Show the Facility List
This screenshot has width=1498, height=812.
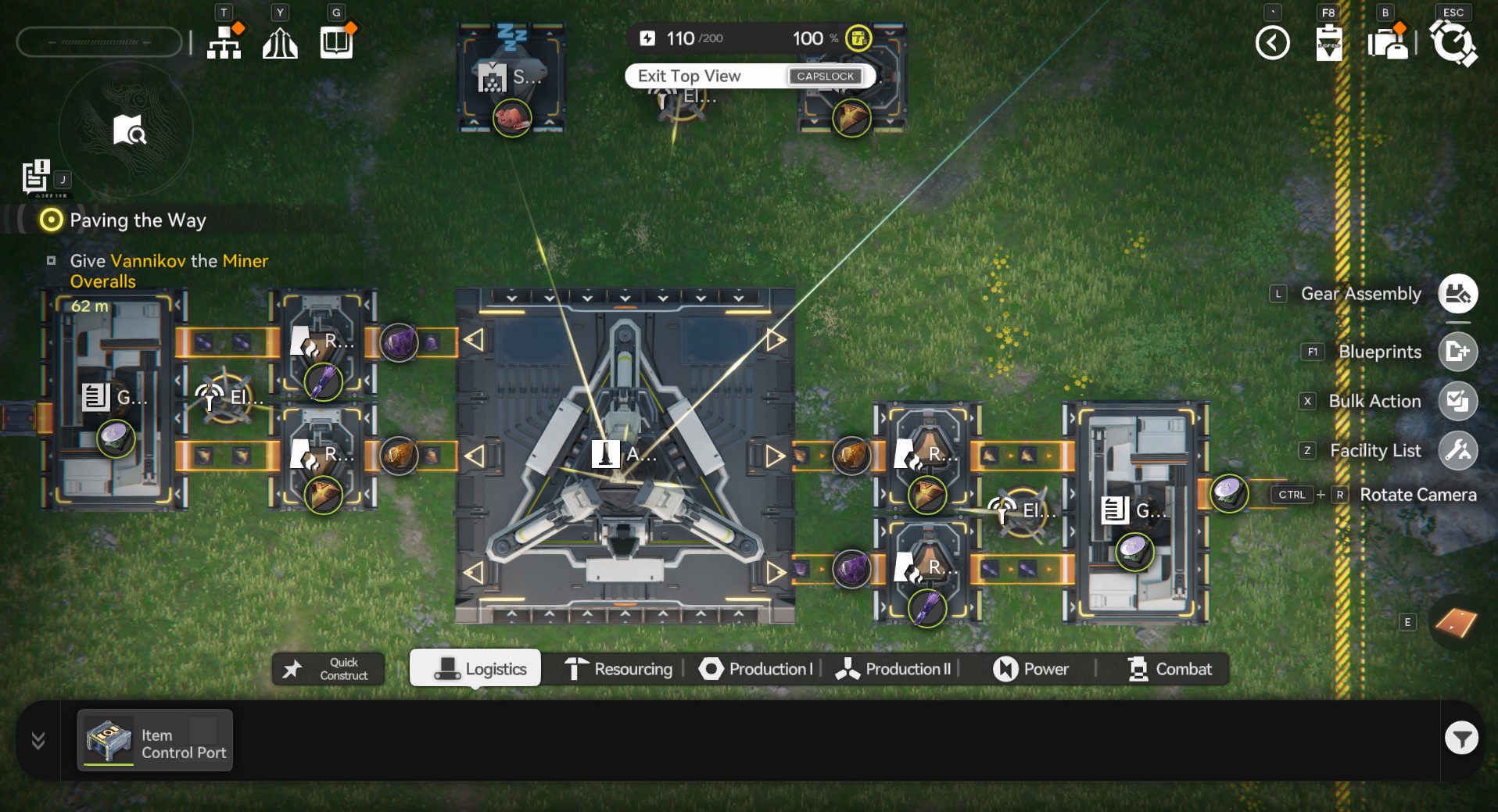[x=1457, y=450]
